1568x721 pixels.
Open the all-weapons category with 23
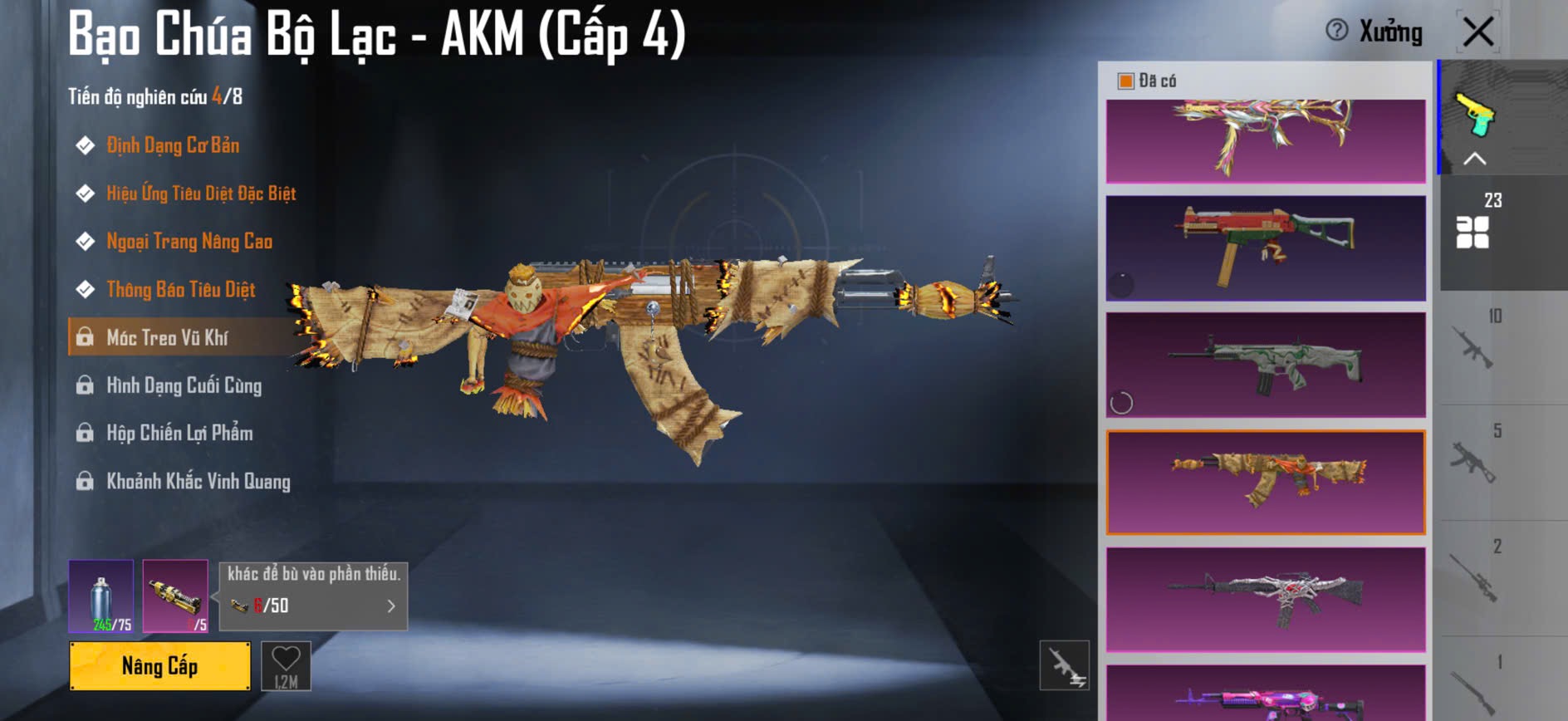[1473, 223]
